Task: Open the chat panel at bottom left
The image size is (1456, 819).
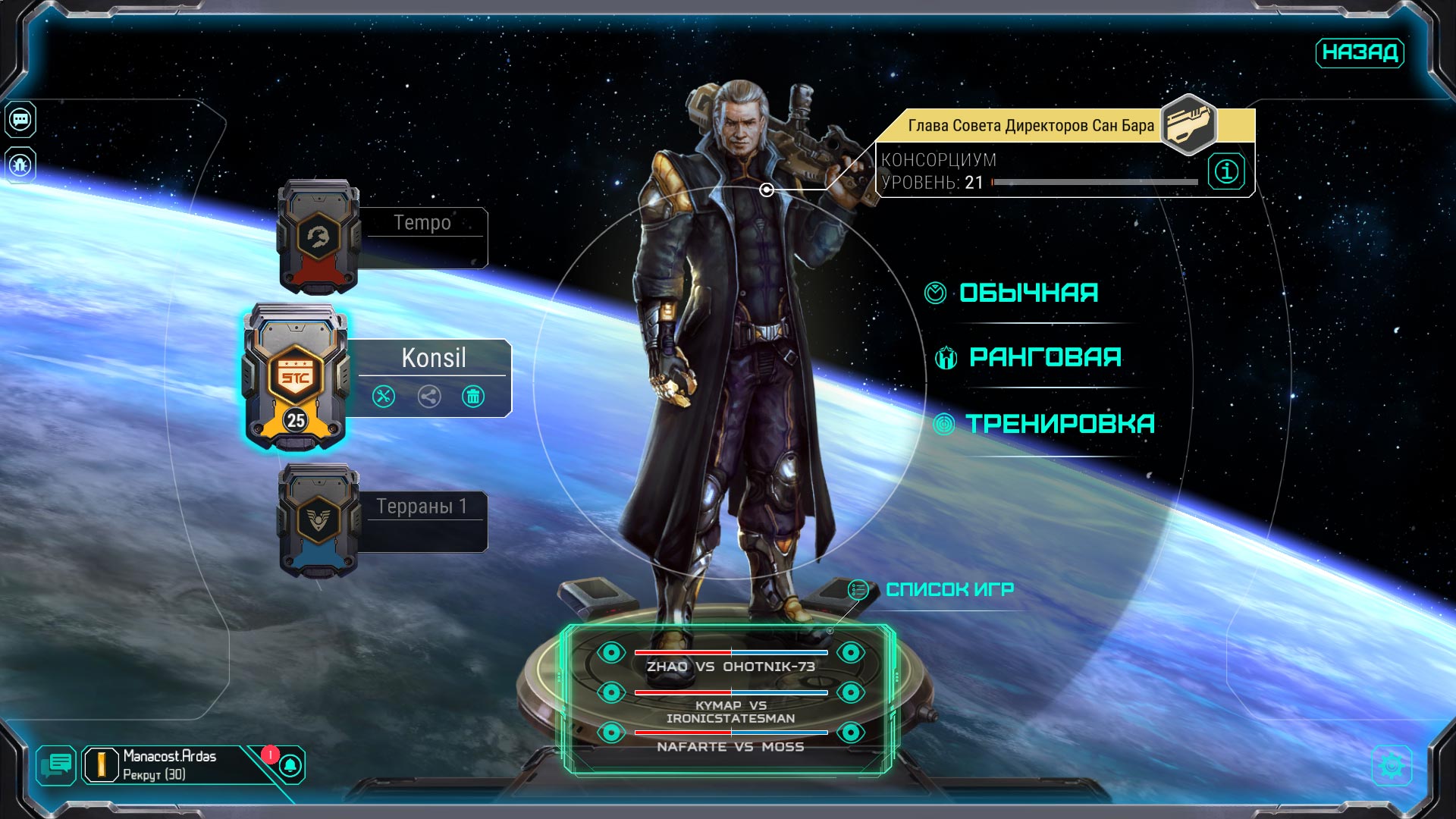Action: click(57, 764)
